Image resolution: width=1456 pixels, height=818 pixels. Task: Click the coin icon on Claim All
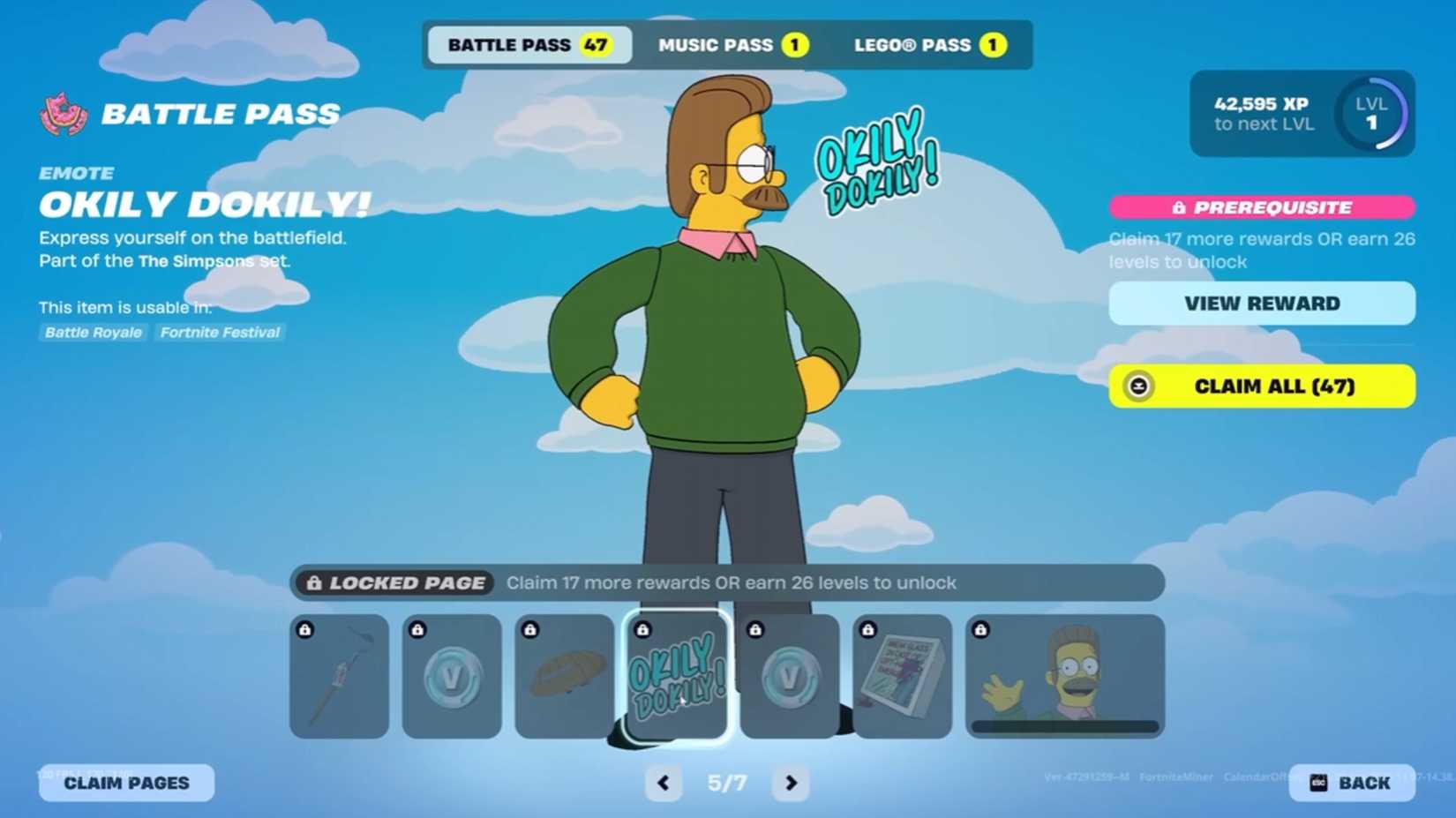point(1139,386)
